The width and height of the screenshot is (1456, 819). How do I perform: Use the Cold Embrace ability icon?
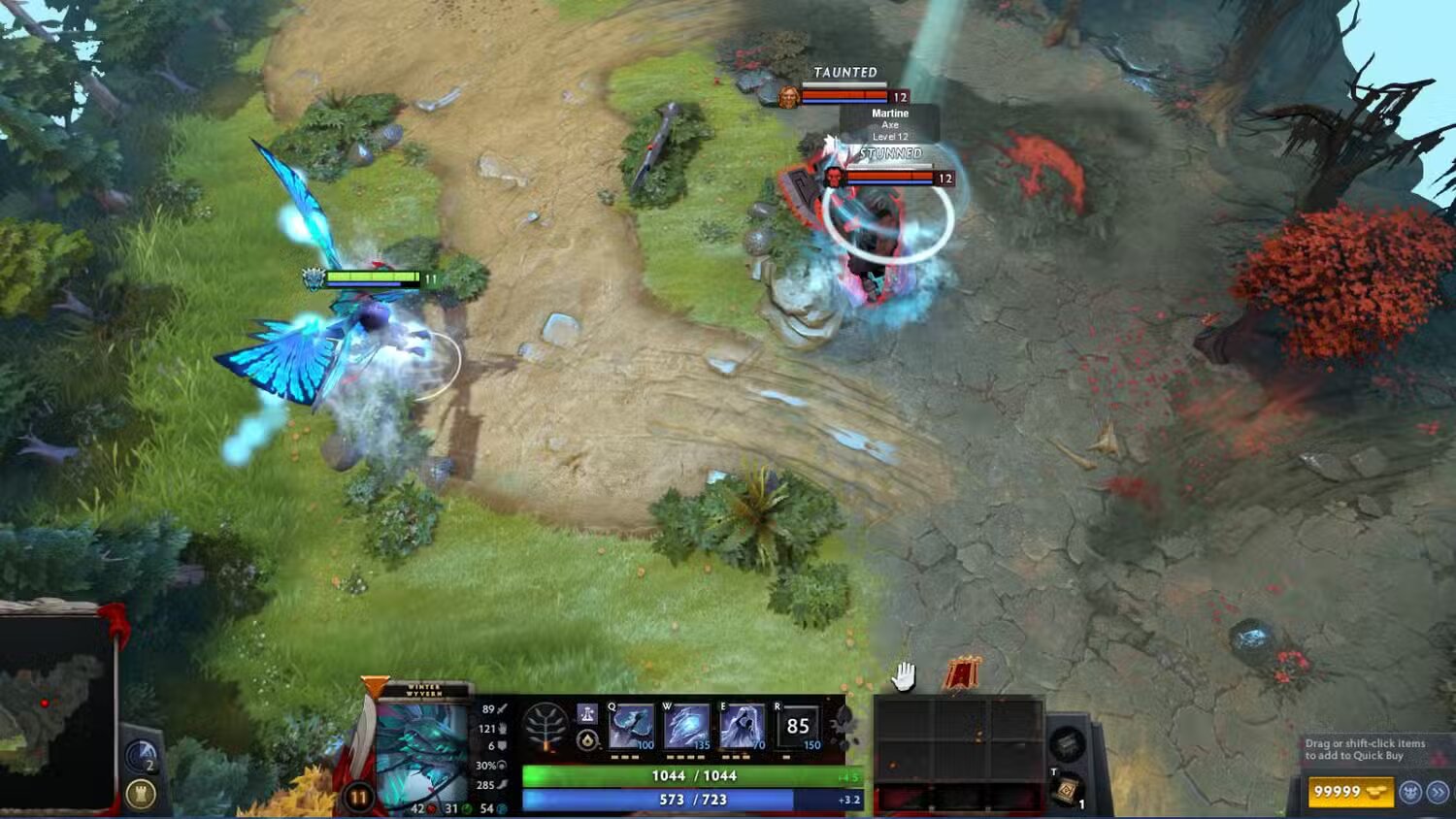click(743, 726)
